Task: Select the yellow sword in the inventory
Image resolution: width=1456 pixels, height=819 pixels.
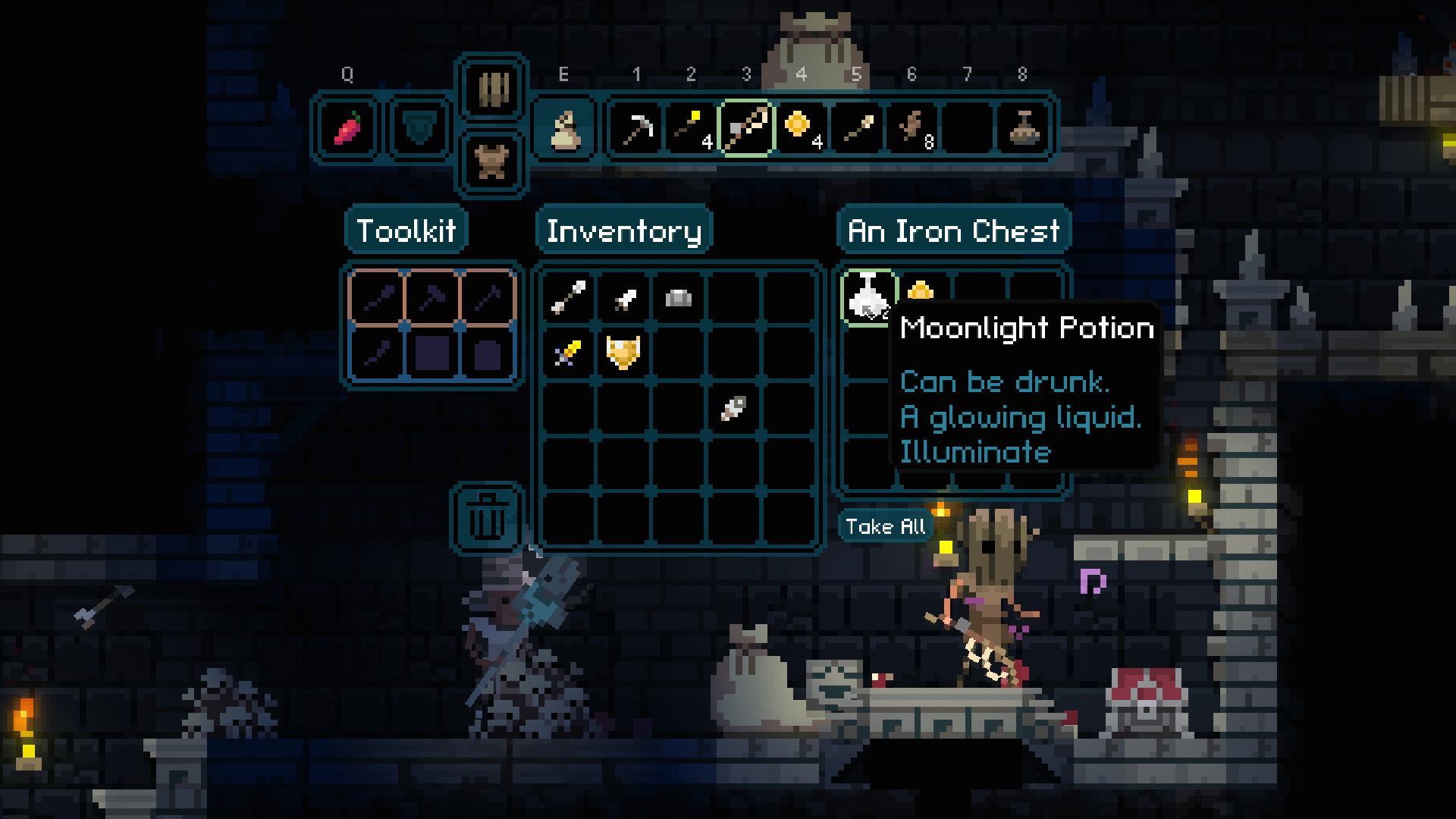Action: (567, 353)
